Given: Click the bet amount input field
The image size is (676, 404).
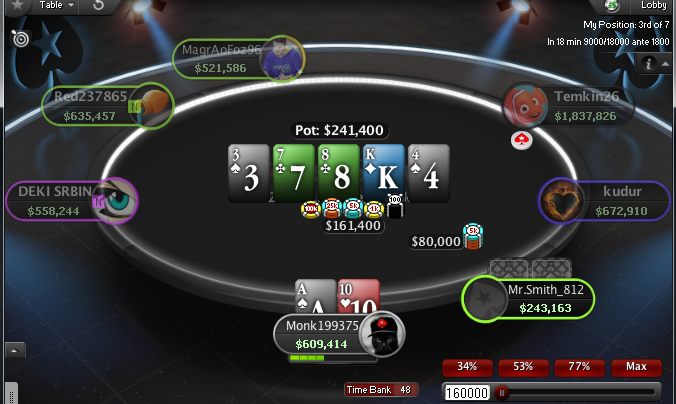Looking at the screenshot, I should pos(467,393).
